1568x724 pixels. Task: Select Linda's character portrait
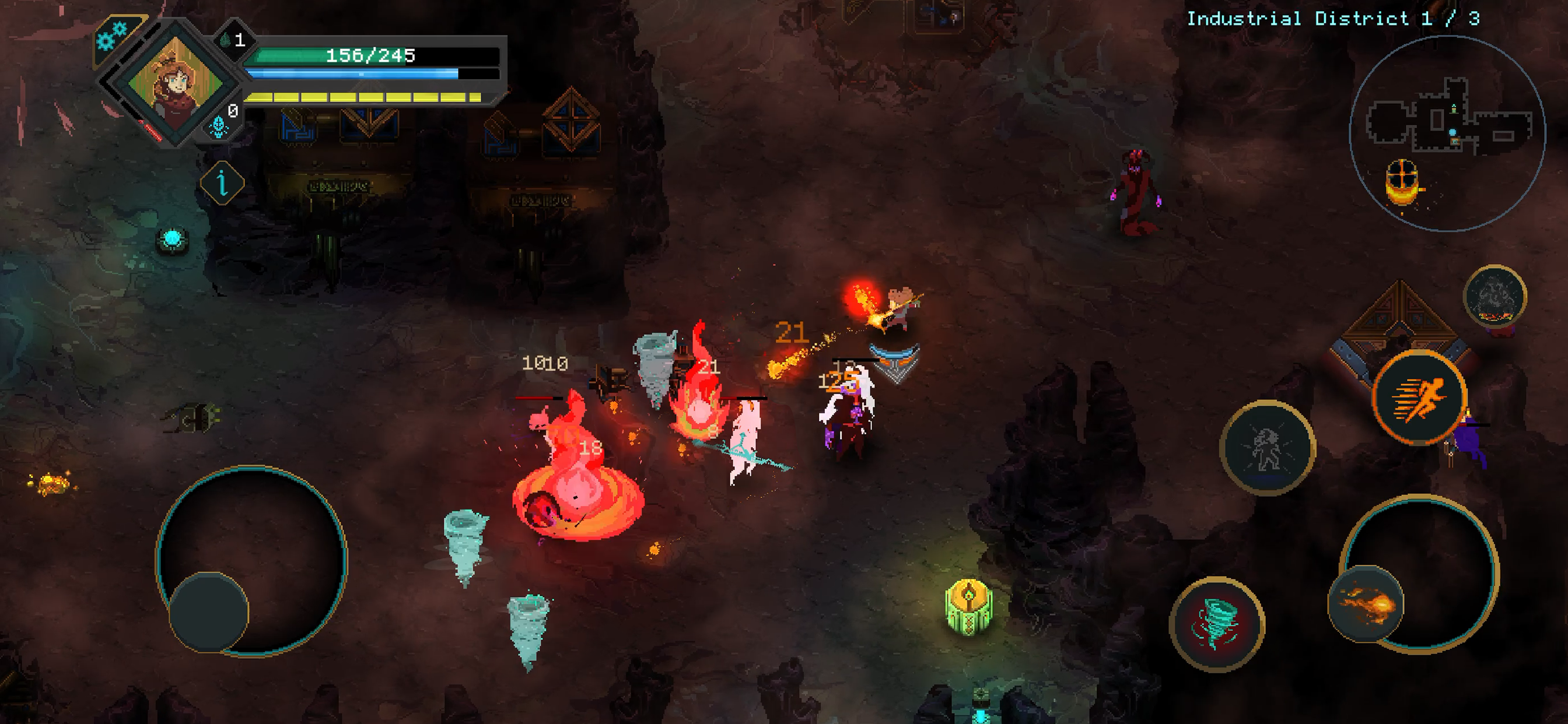176,84
